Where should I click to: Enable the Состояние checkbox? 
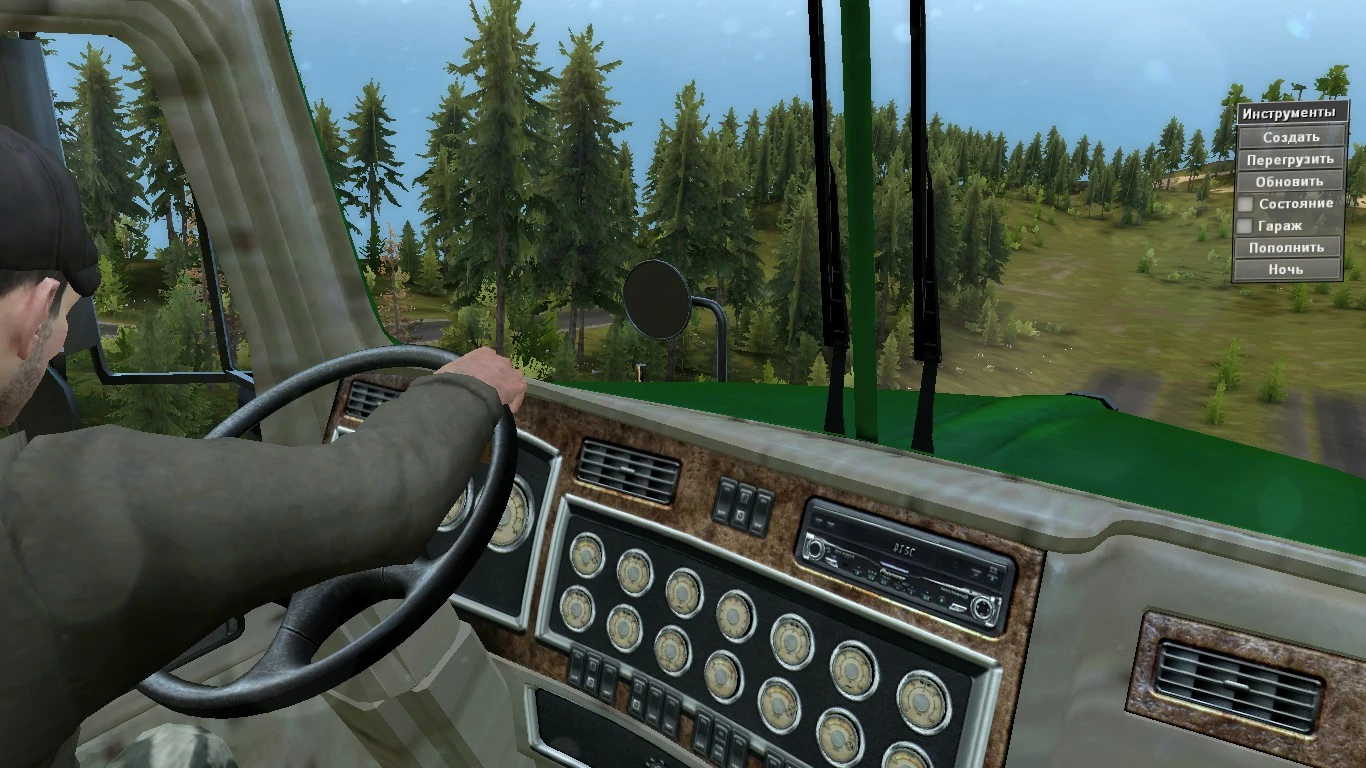pos(1244,203)
